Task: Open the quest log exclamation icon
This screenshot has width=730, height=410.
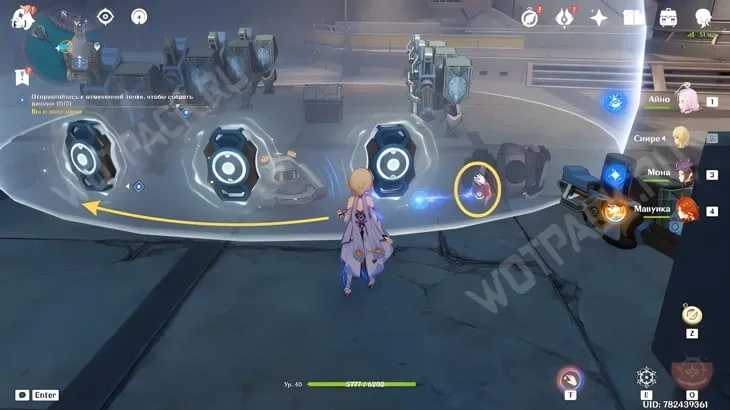Action: pos(21,76)
